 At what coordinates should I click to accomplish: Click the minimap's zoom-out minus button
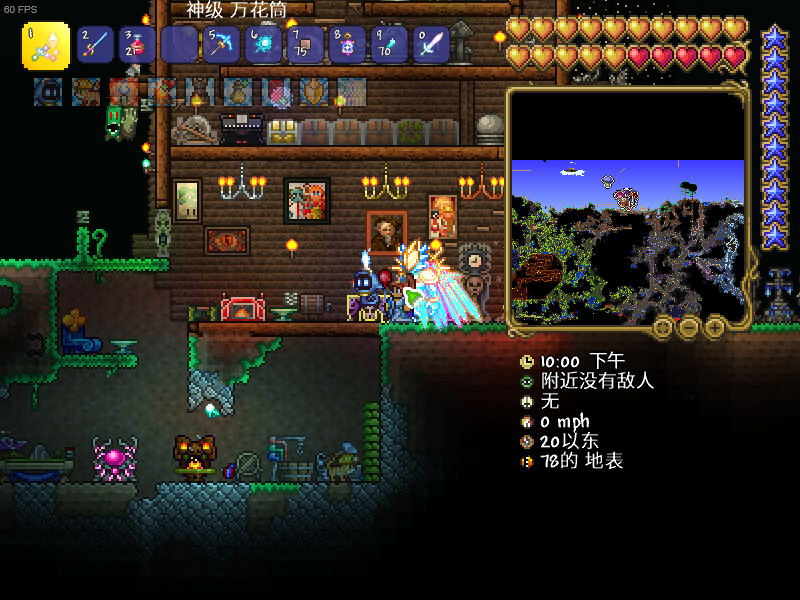[x=689, y=327]
